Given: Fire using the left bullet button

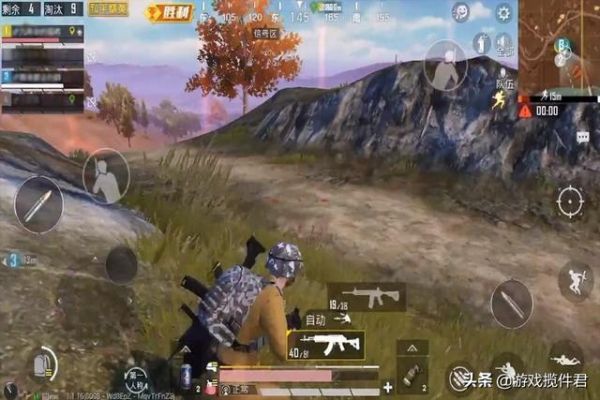Looking at the screenshot, I should pyautogui.click(x=39, y=204).
